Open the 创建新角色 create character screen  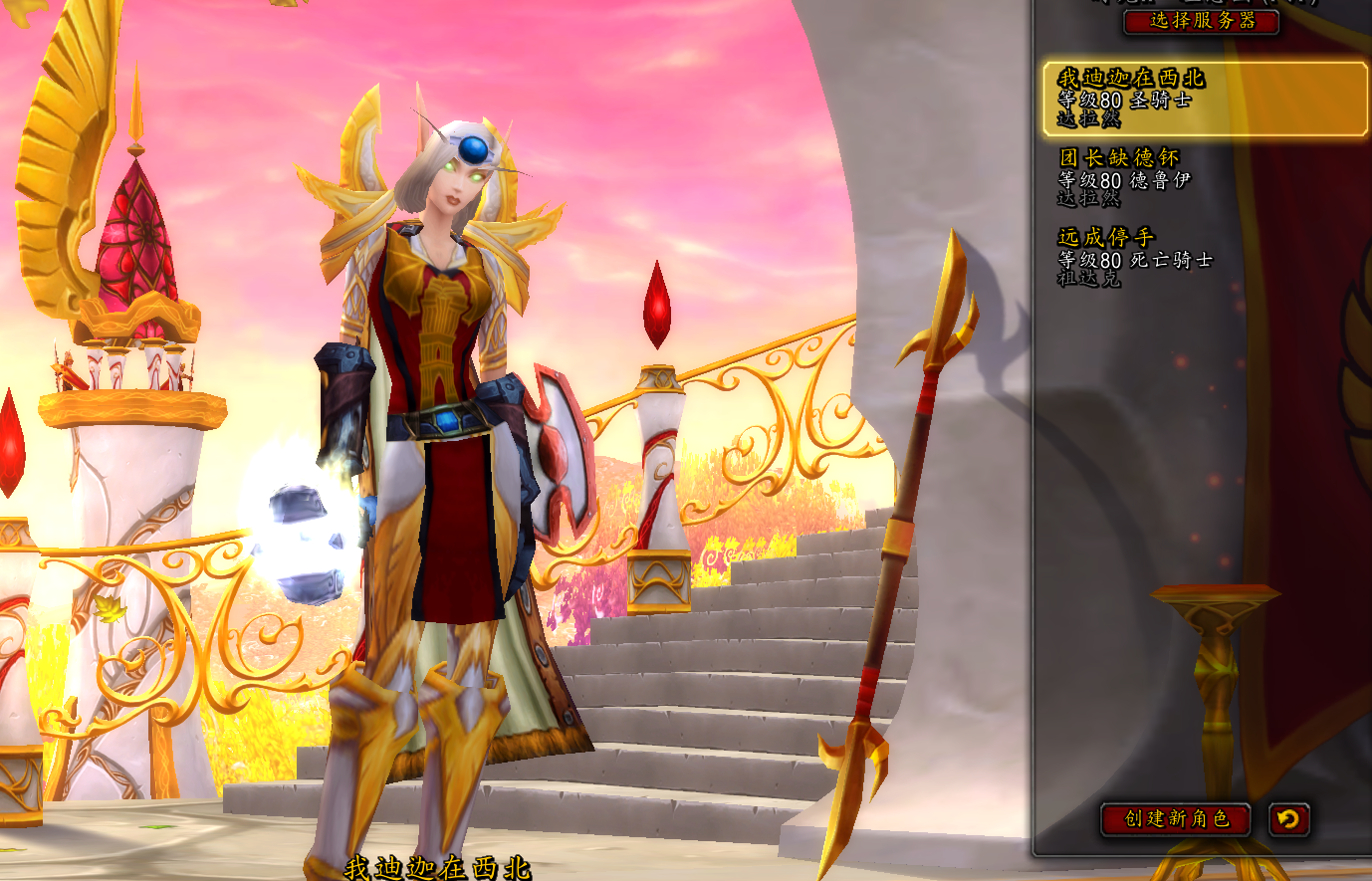pyautogui.click(x=1176, y=818)
